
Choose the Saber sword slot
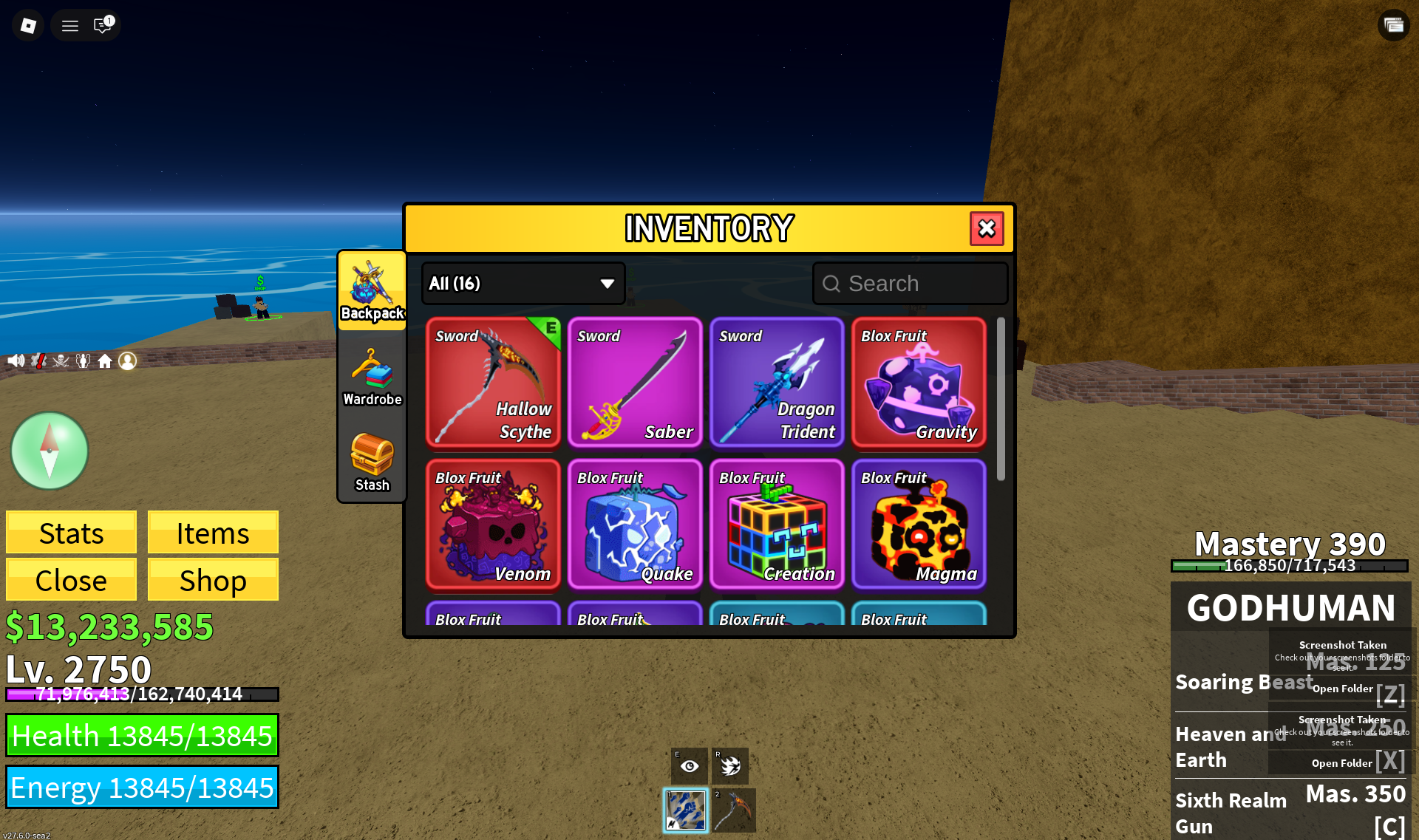click(x=635, y=382)
